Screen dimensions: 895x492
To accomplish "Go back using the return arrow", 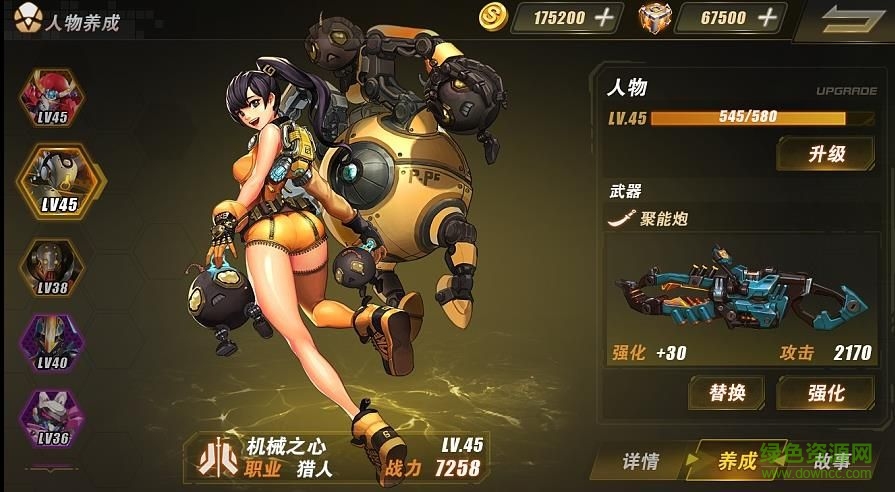I will coord(846,19).
